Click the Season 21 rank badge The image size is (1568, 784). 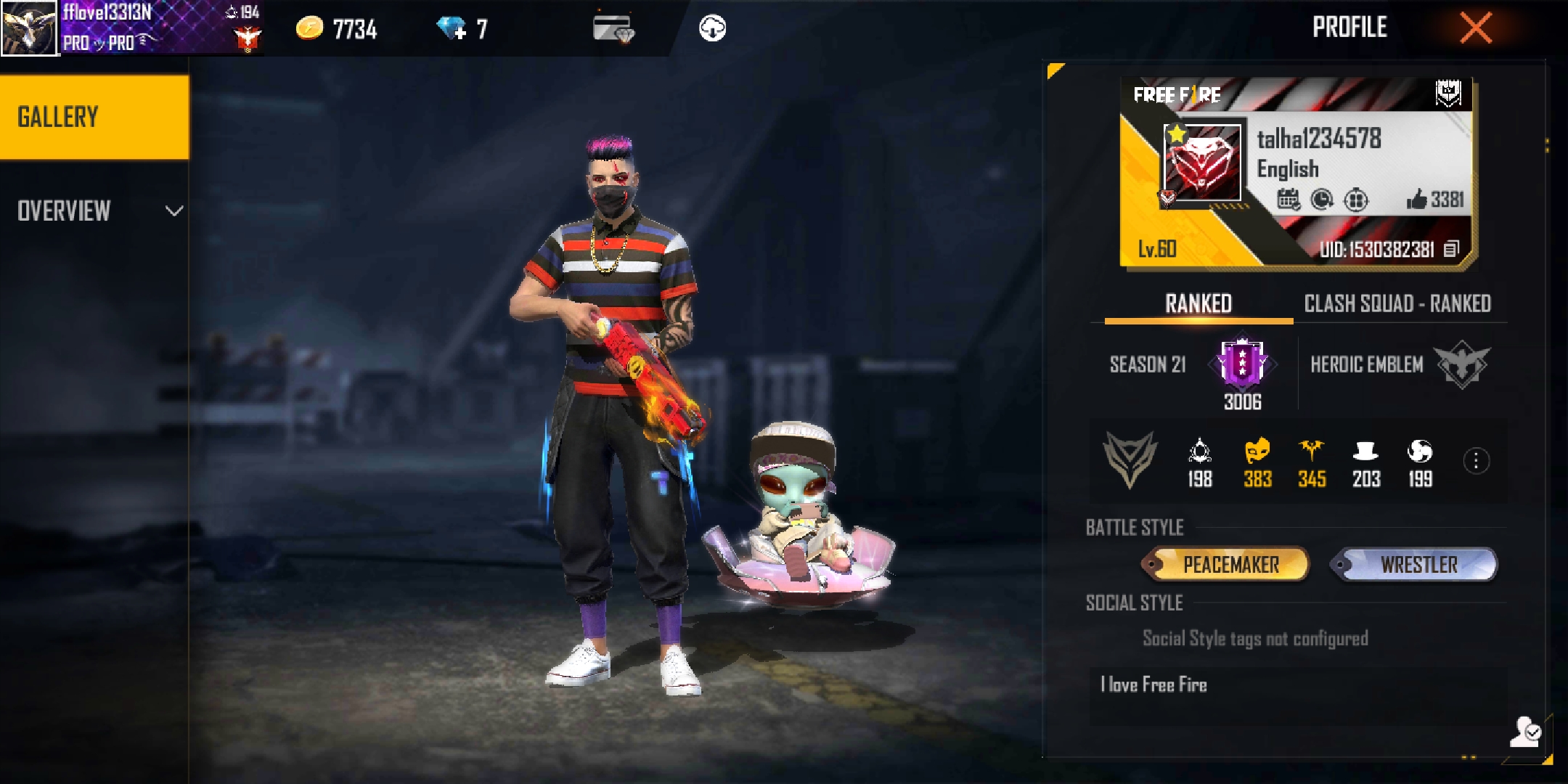(1242, 362)
